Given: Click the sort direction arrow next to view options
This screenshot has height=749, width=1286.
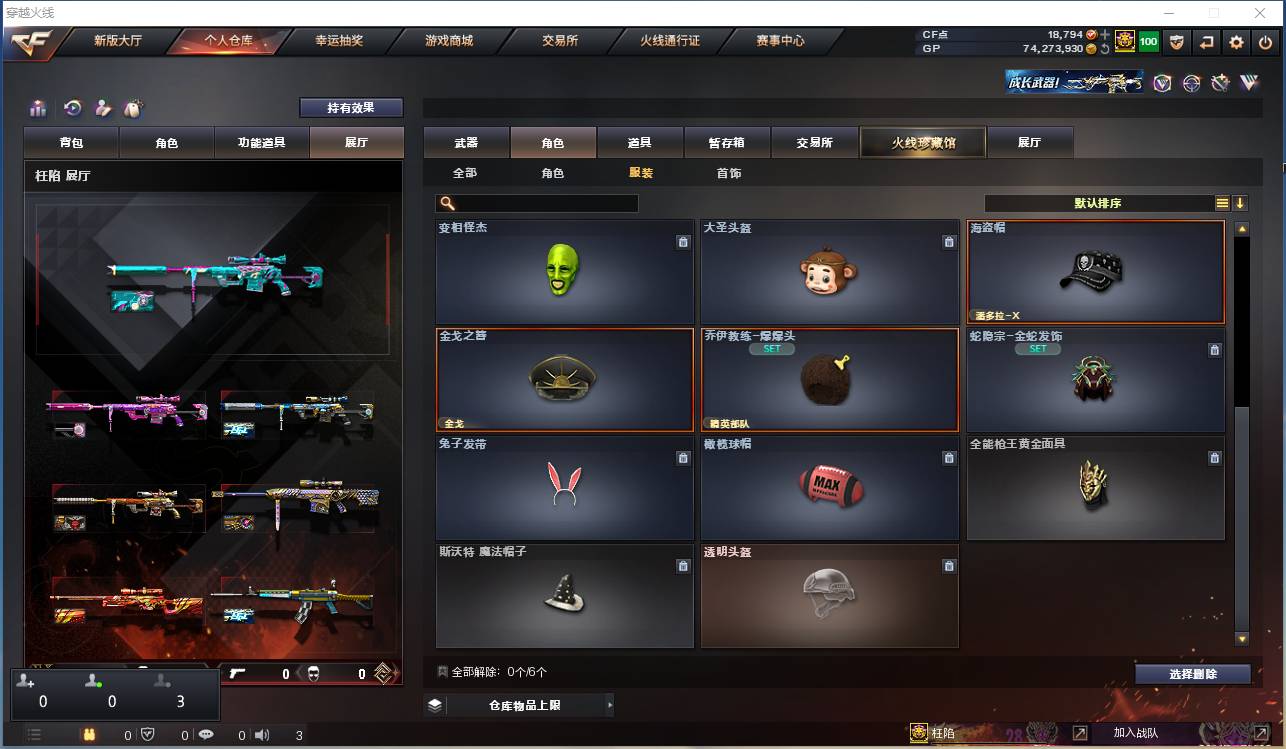Looking at the screenshot, I should coord(1241,202).
